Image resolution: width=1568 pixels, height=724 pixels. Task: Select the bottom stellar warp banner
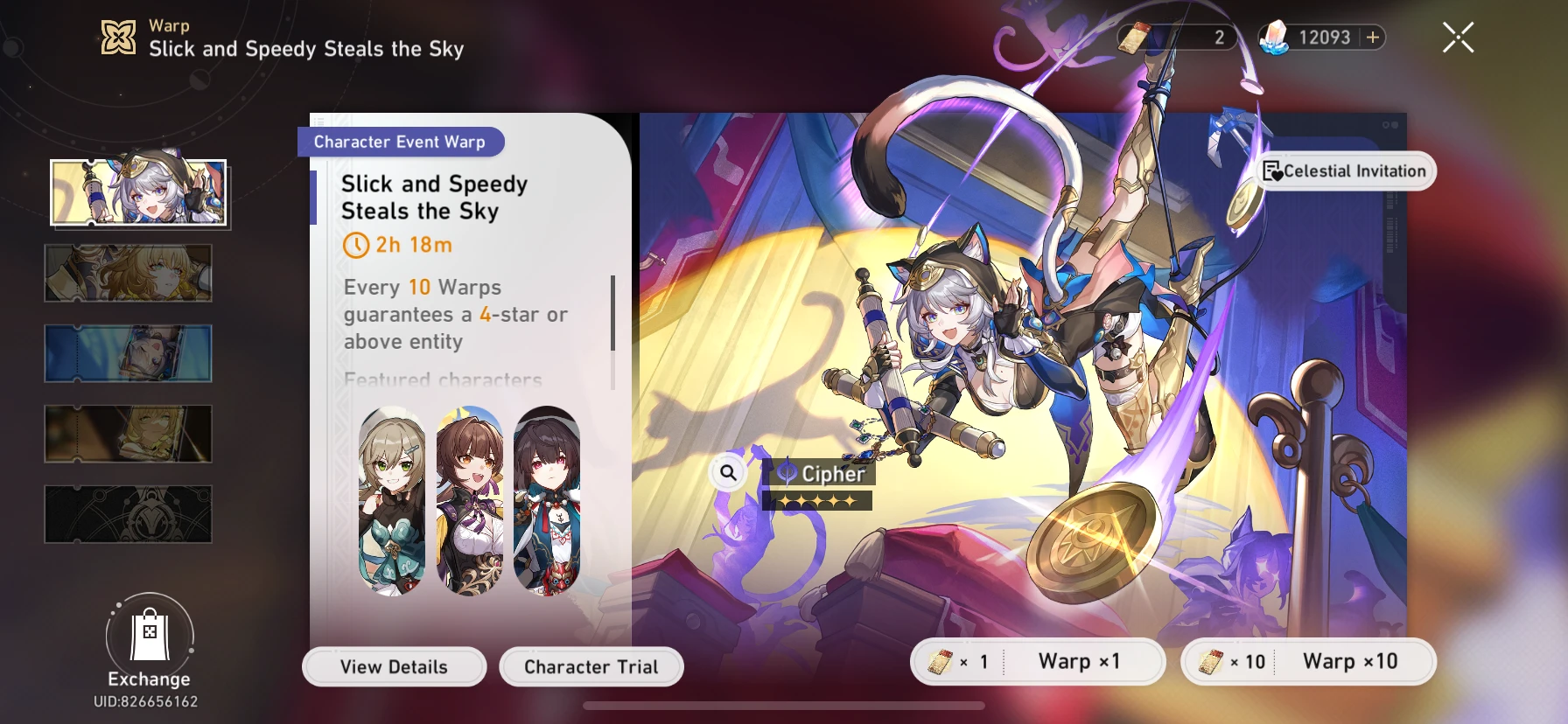pos(128,514)
